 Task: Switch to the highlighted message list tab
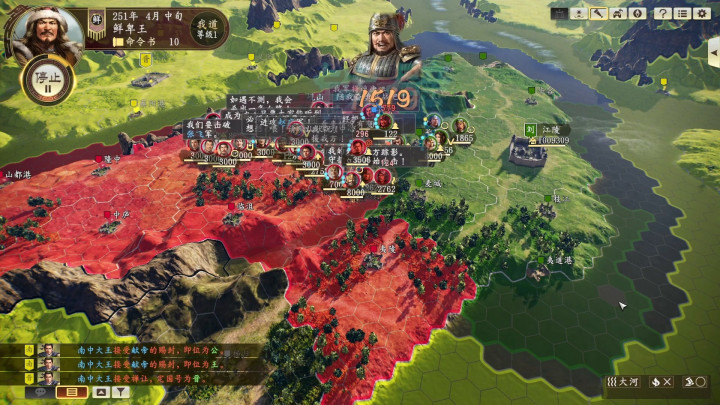(71, 392)
